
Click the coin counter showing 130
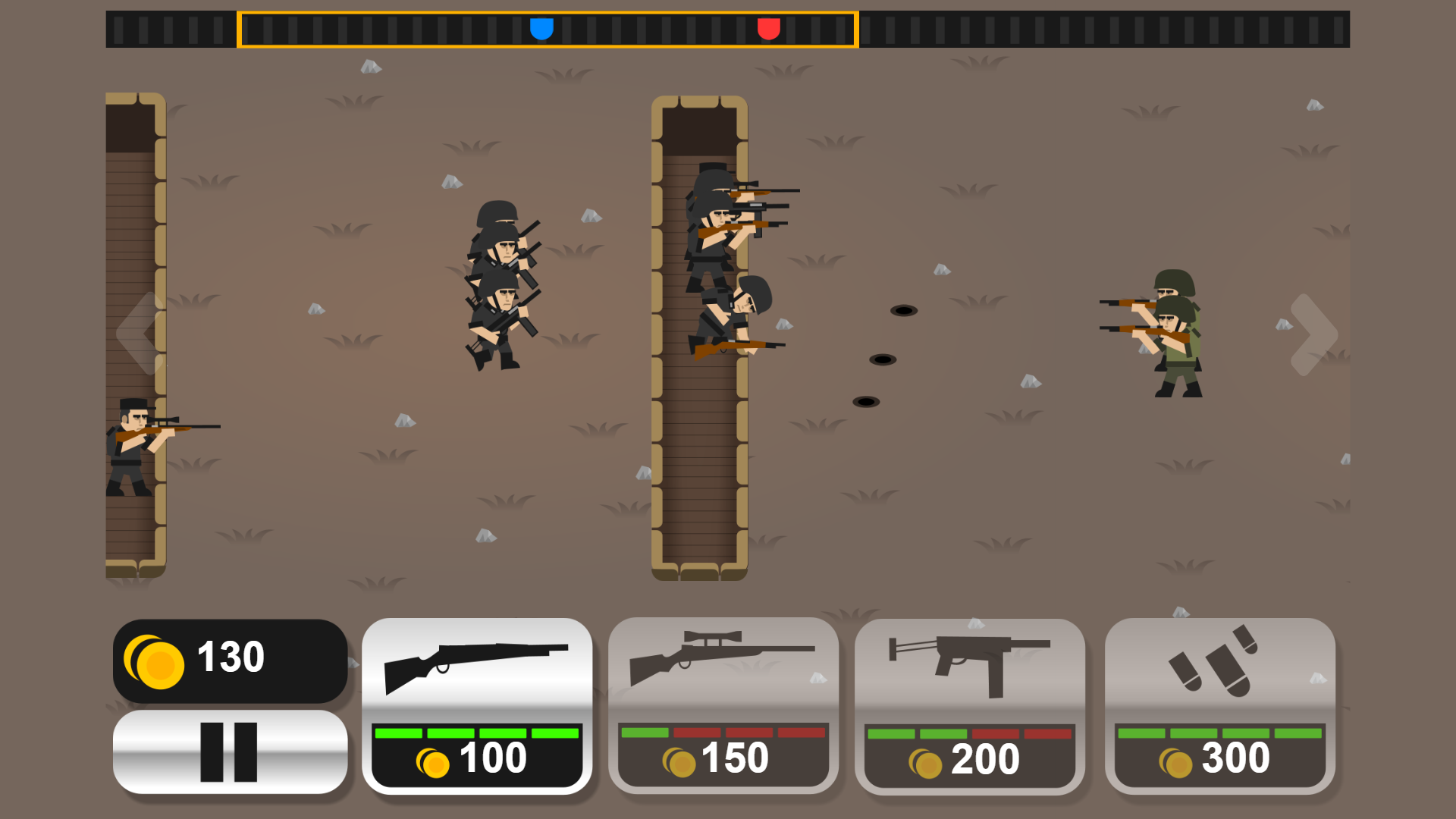[230, 658]
